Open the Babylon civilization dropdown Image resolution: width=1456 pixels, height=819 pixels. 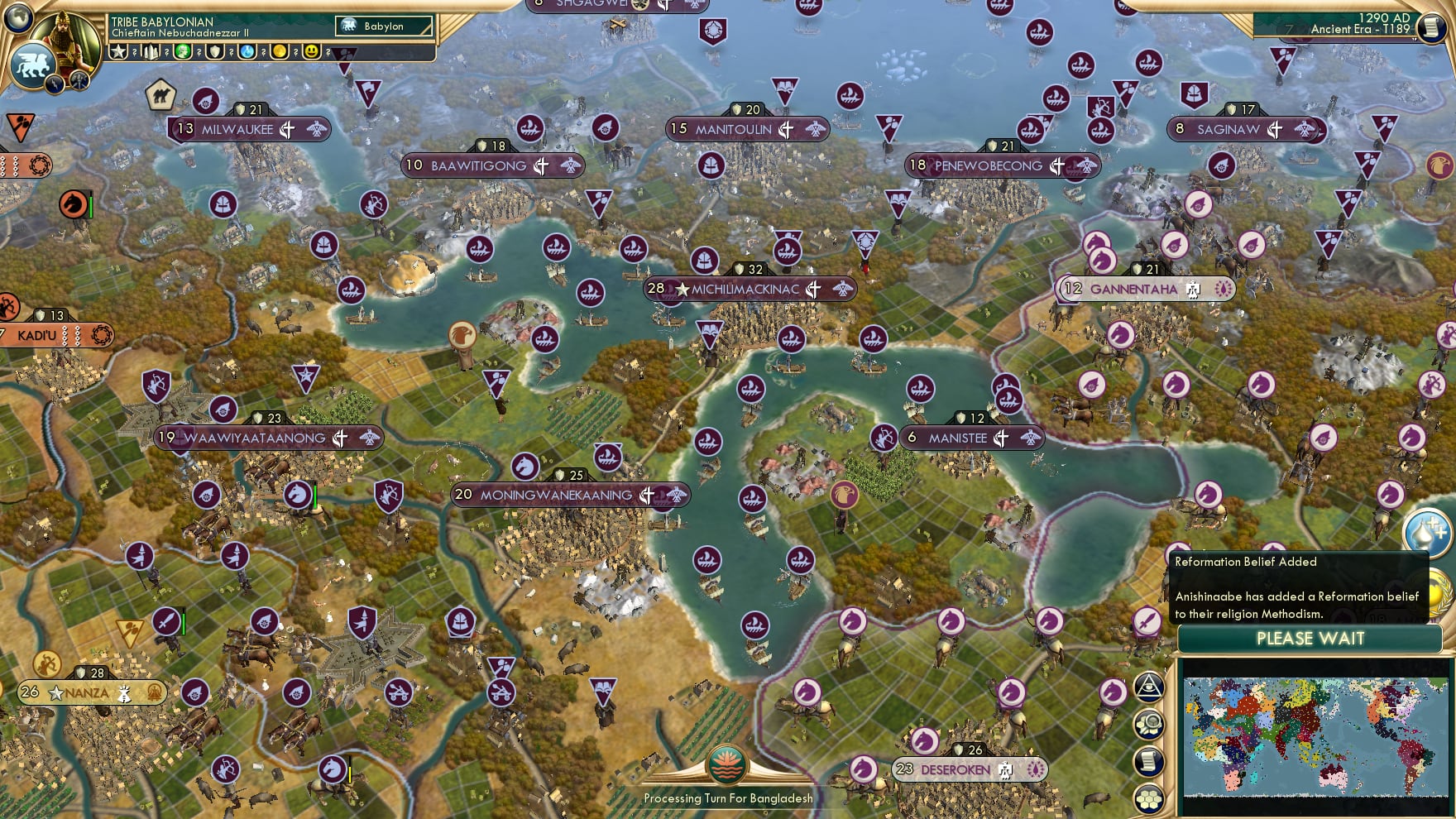click(383, 26)
